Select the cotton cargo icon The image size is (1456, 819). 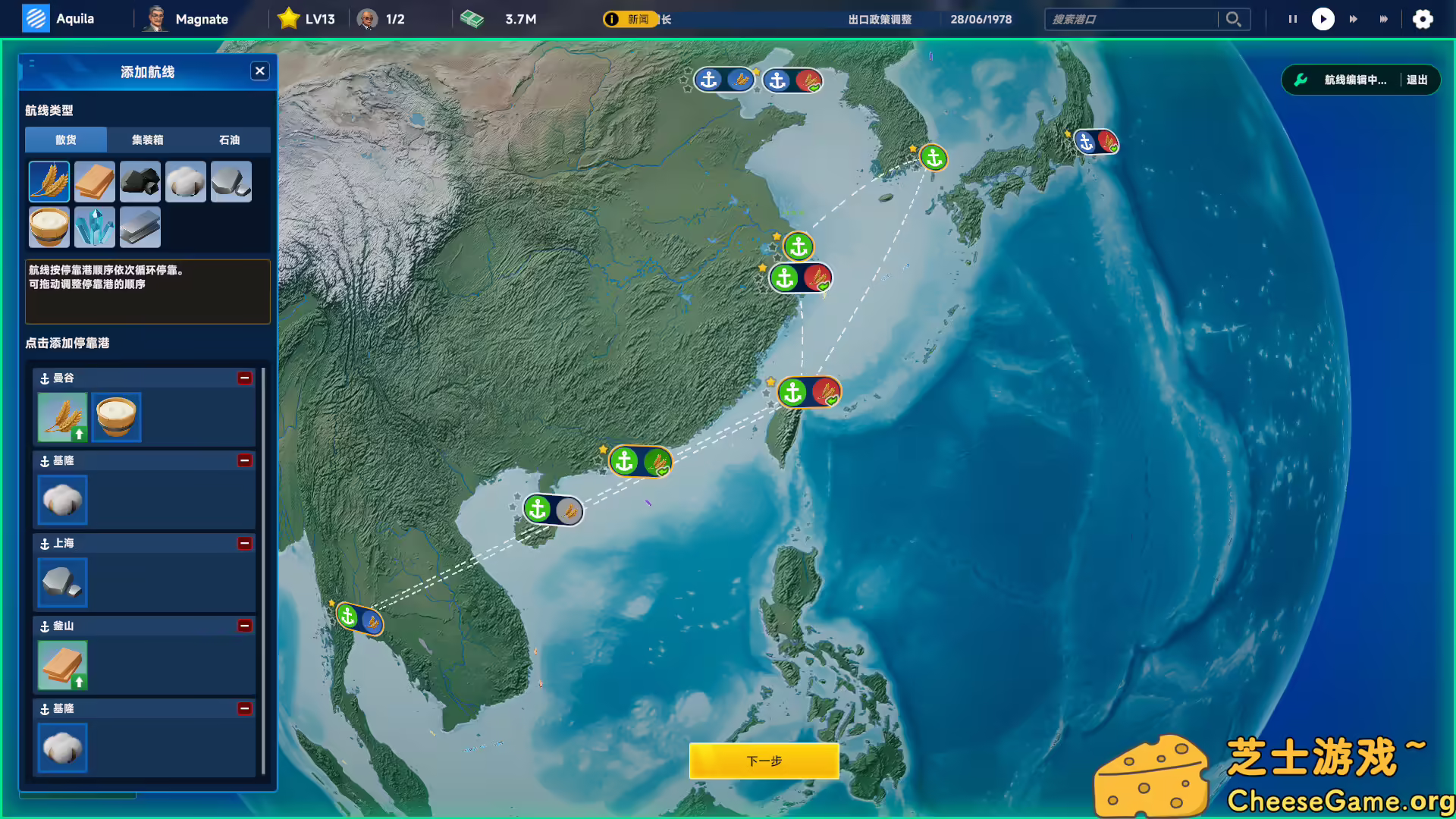tap(185, 181)
